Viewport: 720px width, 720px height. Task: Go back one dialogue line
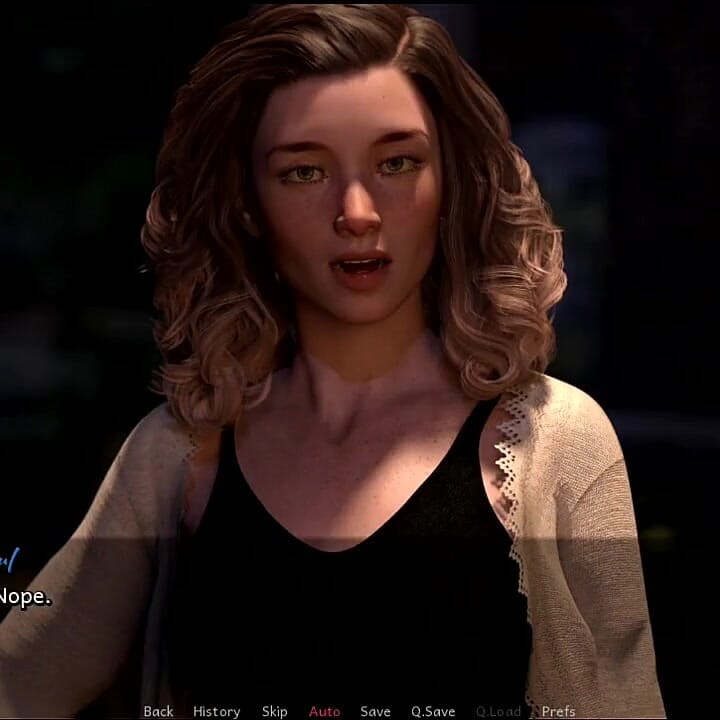coord(158,711)
